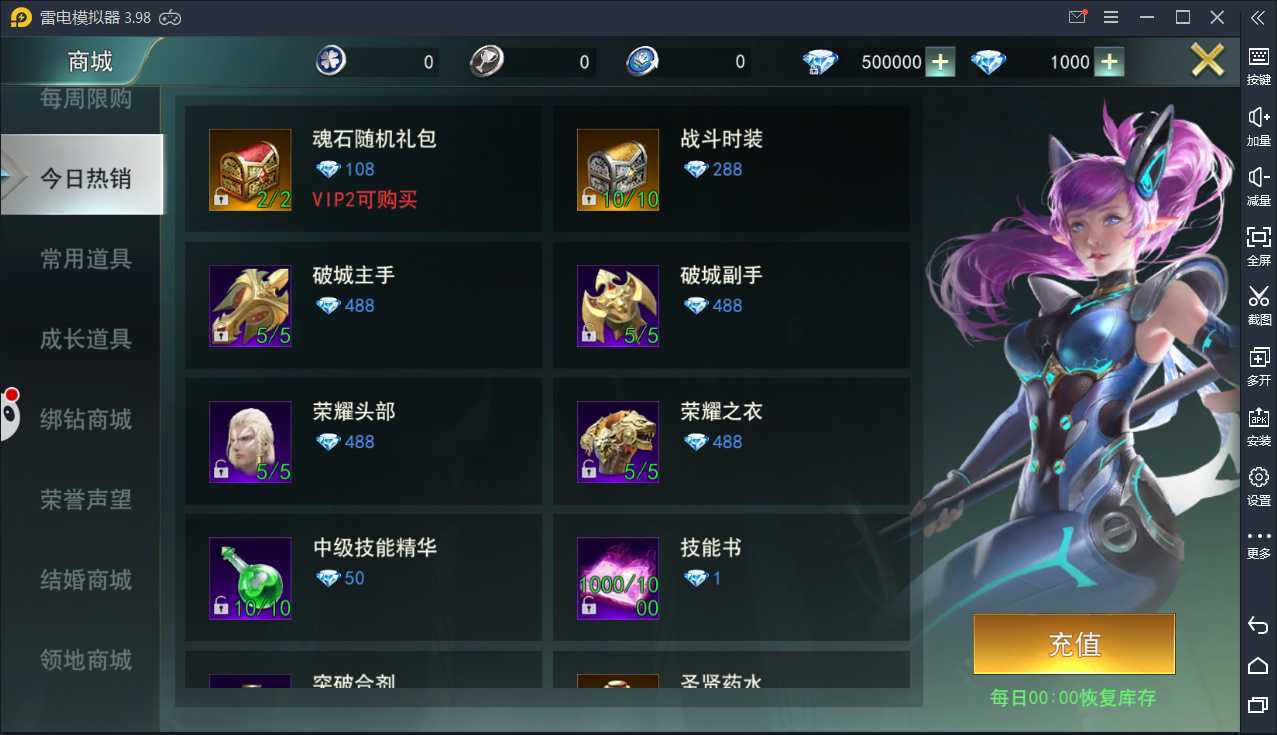Viewport: 1277px width, 735px height.
Task: Show the 领地商城 category
Action: point(85,659)
